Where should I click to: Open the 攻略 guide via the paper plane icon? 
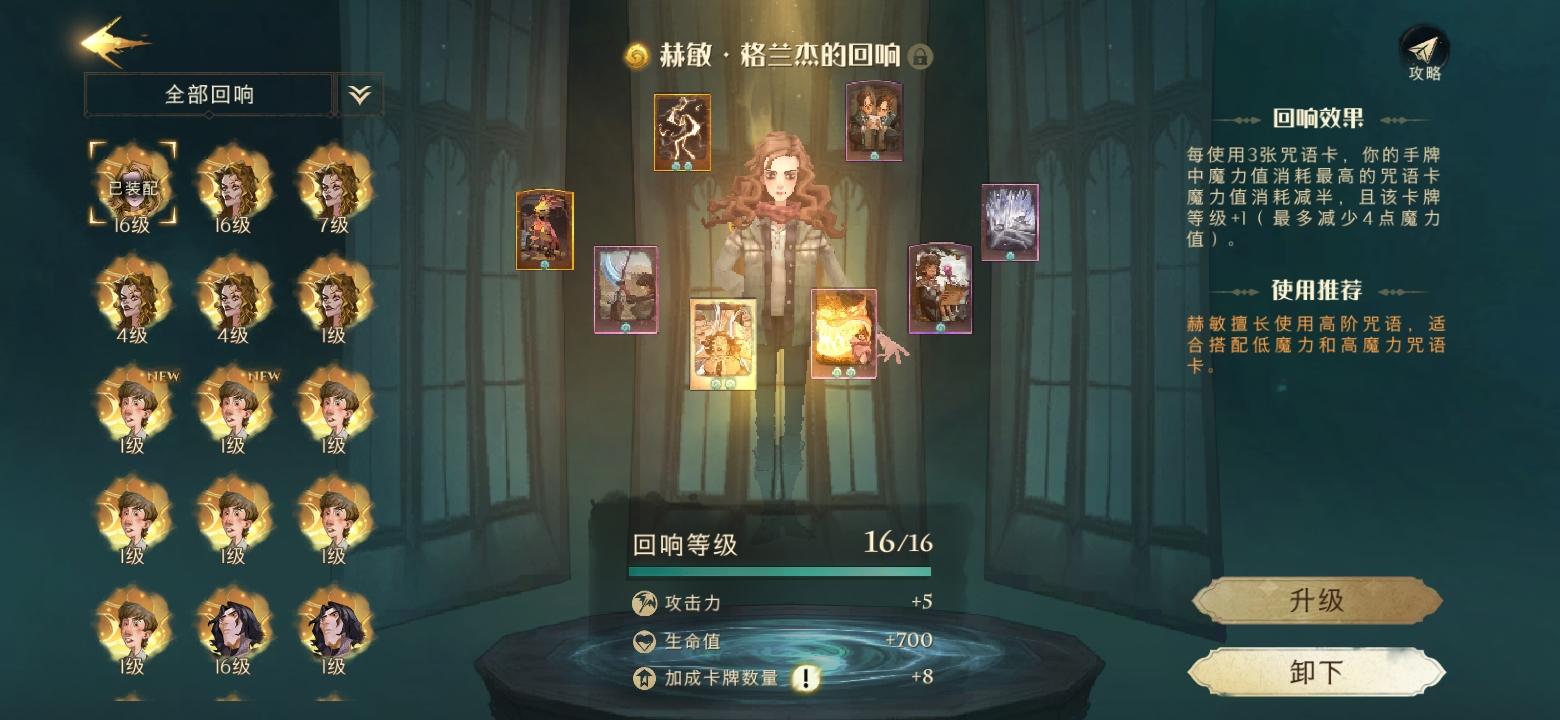tap(1424, 48)
